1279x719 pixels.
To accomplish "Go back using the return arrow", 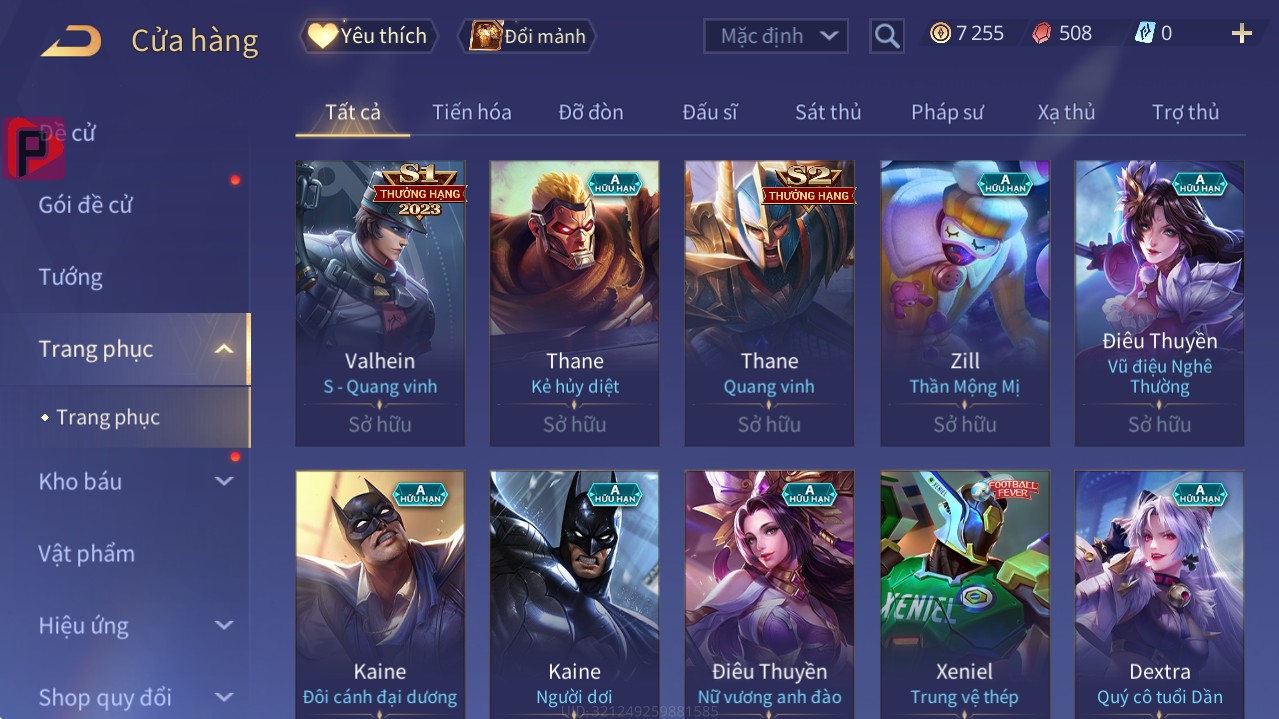I will point(71,41).
